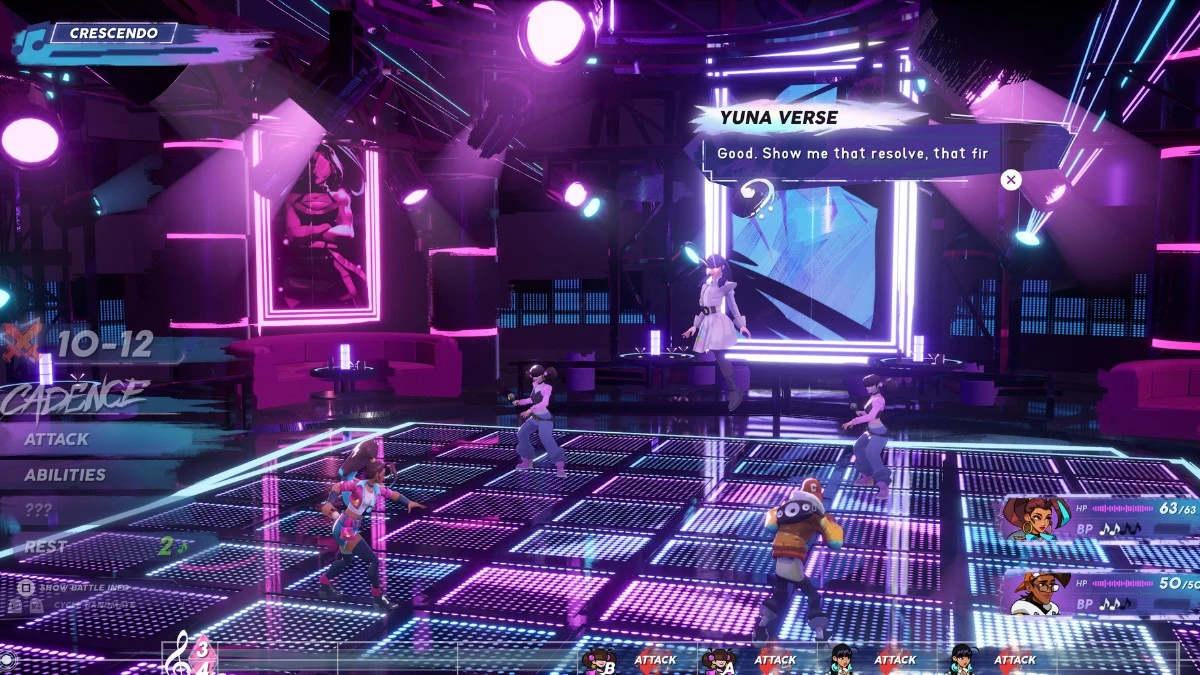Select the Attack command
Image resolution: width=1200 pixels, height=675 pixels.
[x=57, y=439]
